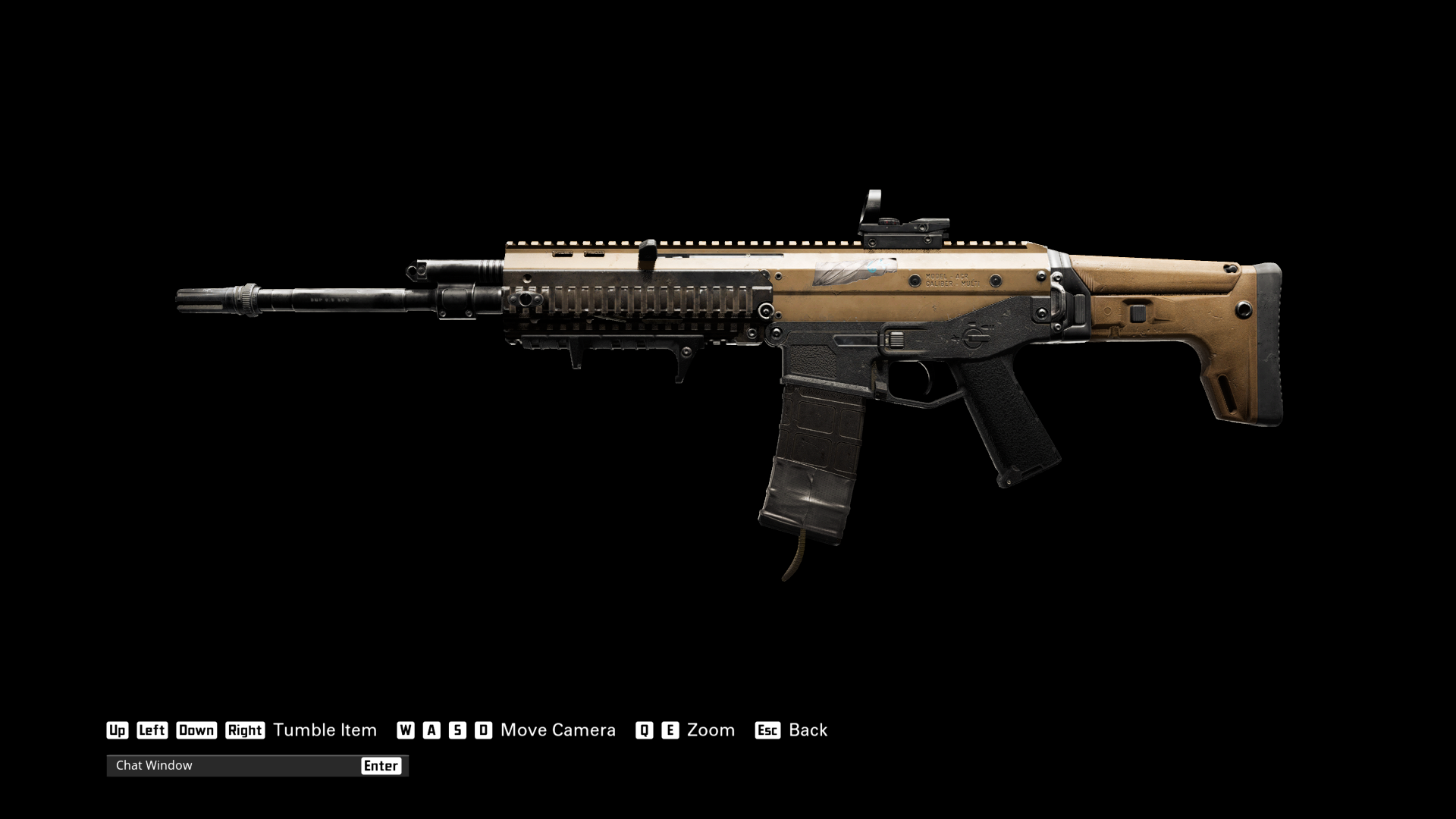Screen dimensions: 1456x819
Task: Click the Enter badge beside Chat Window
Action: (382, 766)
